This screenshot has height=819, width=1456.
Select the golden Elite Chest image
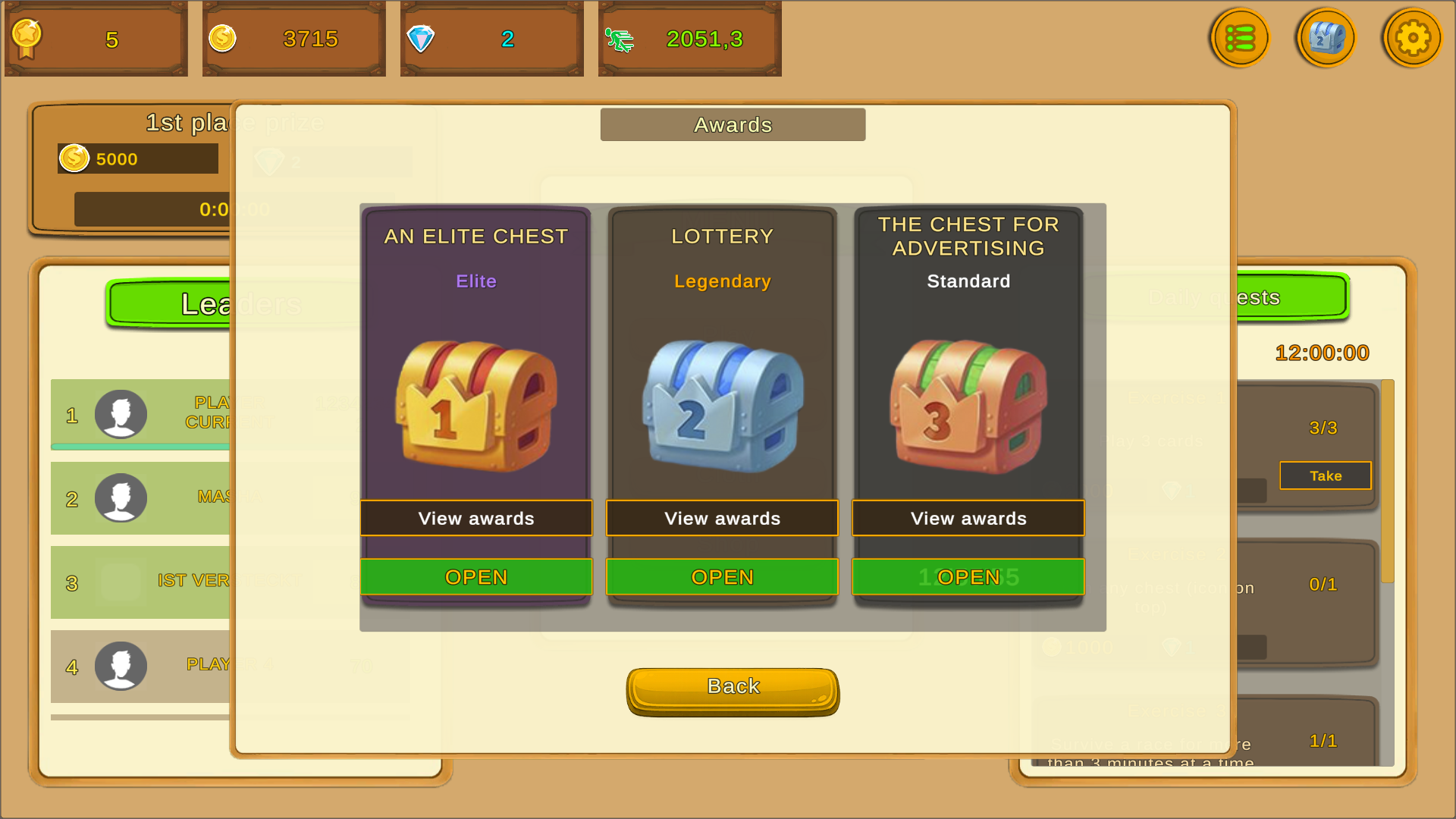pos(475,406)
